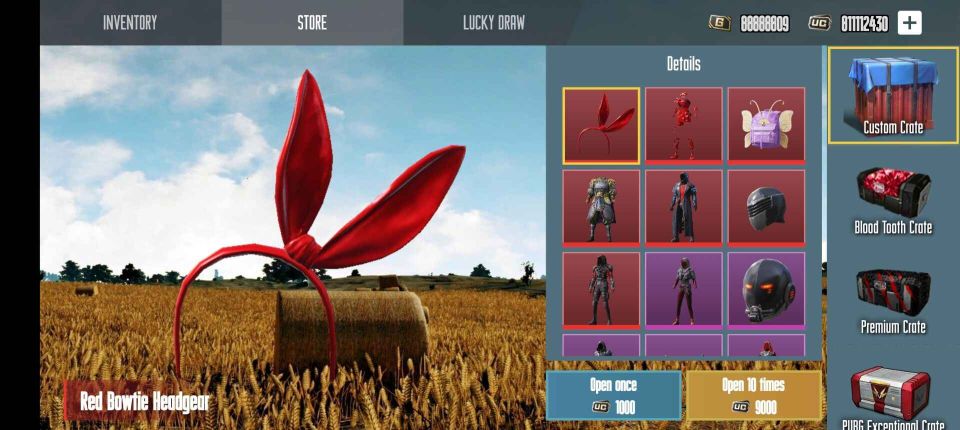Pick the PUBG Exceptional Crate
This screenshot has height=430, width=960.
coord(893,398)
